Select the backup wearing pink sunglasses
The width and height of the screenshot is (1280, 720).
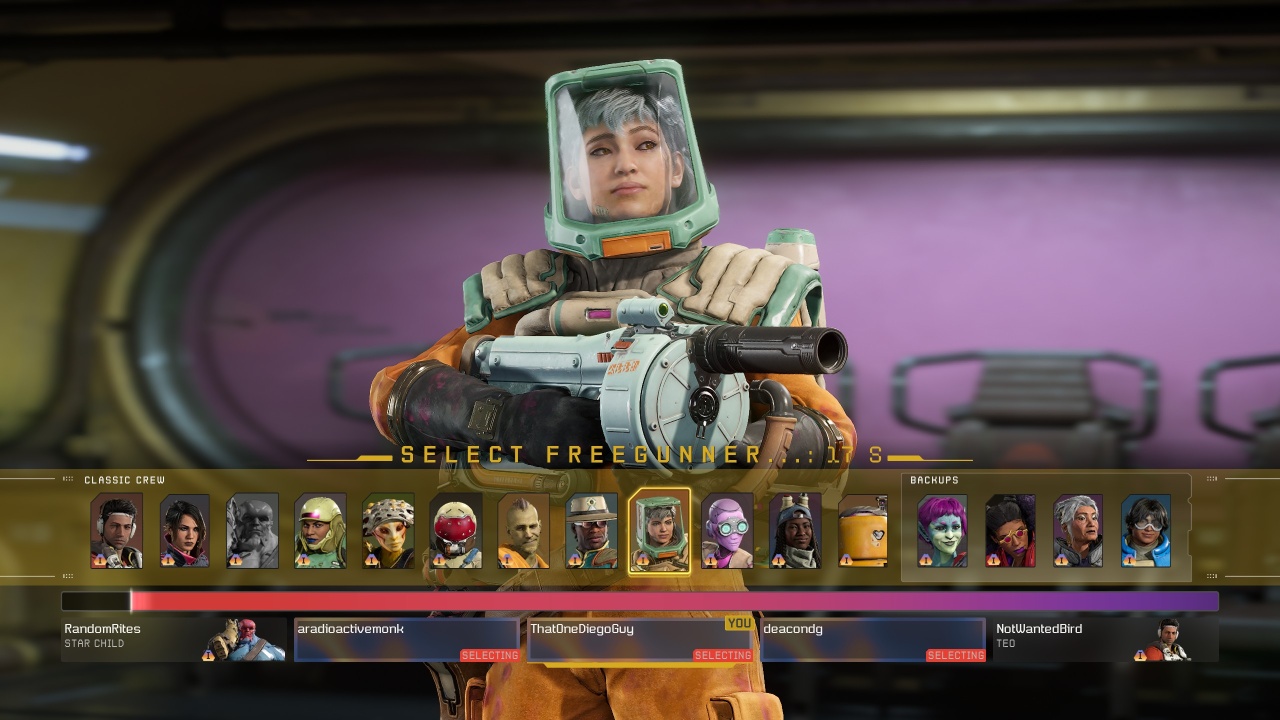coord(1010,531)
